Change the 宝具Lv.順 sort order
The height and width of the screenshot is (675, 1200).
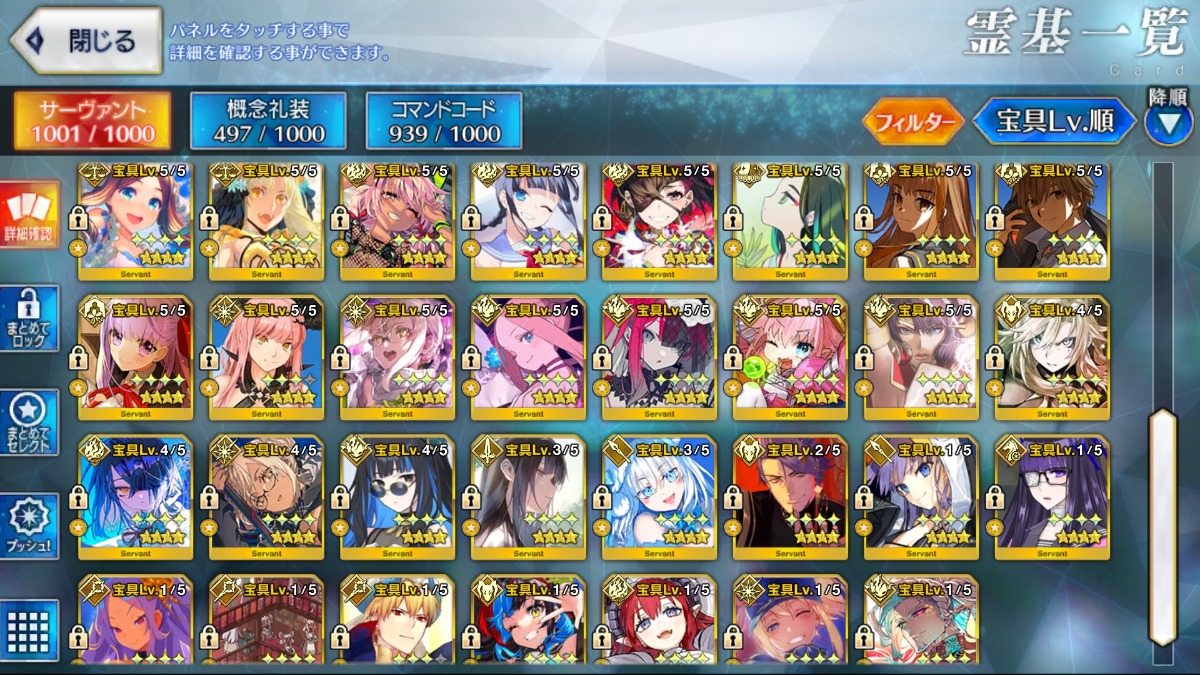point(1055,122)
